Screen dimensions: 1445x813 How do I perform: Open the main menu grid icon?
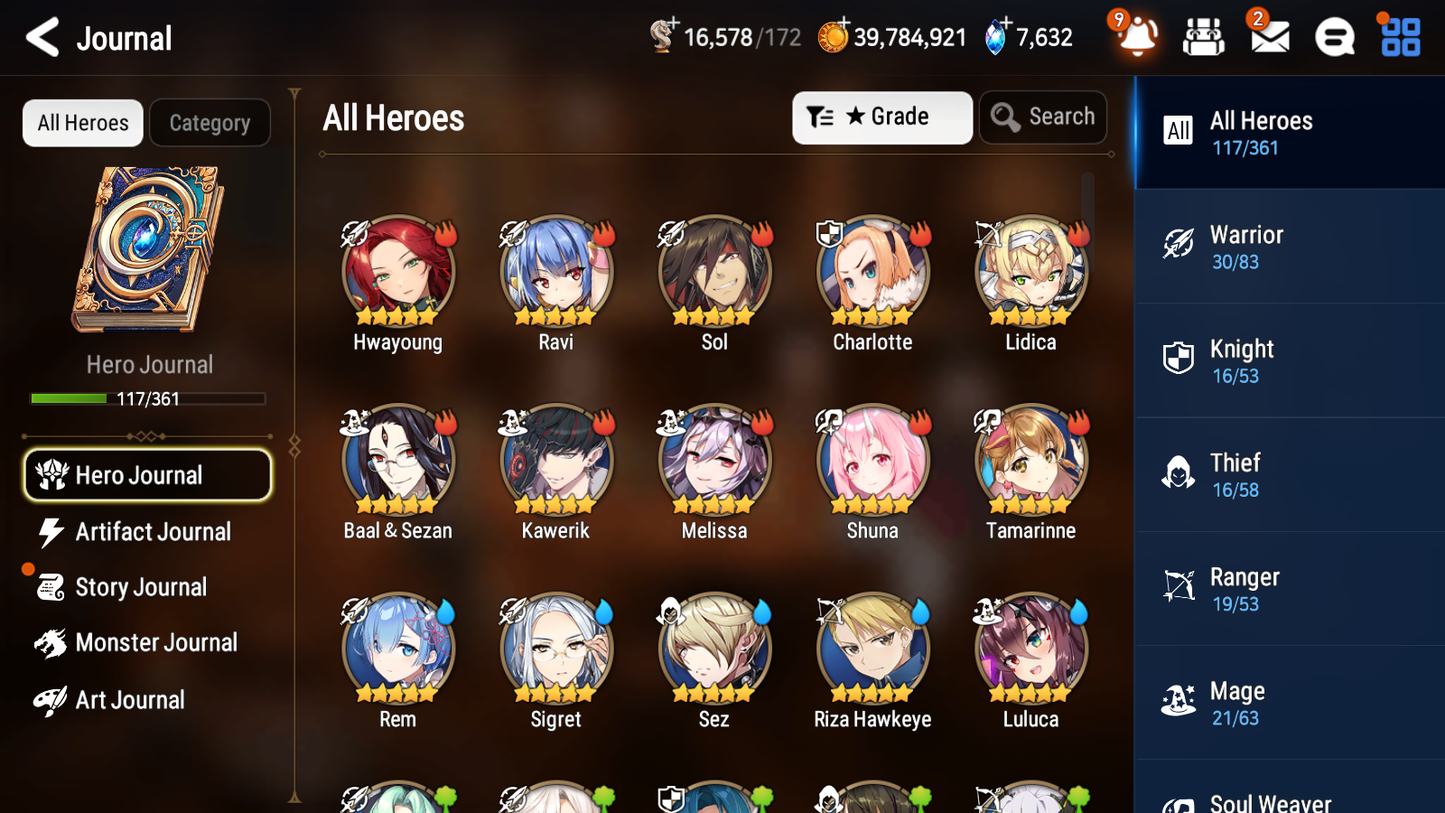point(1399,36)
